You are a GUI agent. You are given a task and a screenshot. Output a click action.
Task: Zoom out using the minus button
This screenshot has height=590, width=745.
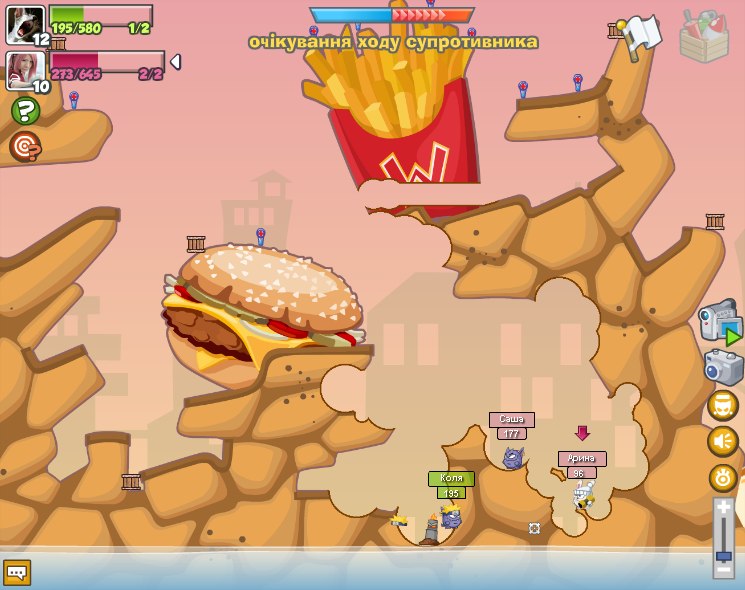(723, 569)
